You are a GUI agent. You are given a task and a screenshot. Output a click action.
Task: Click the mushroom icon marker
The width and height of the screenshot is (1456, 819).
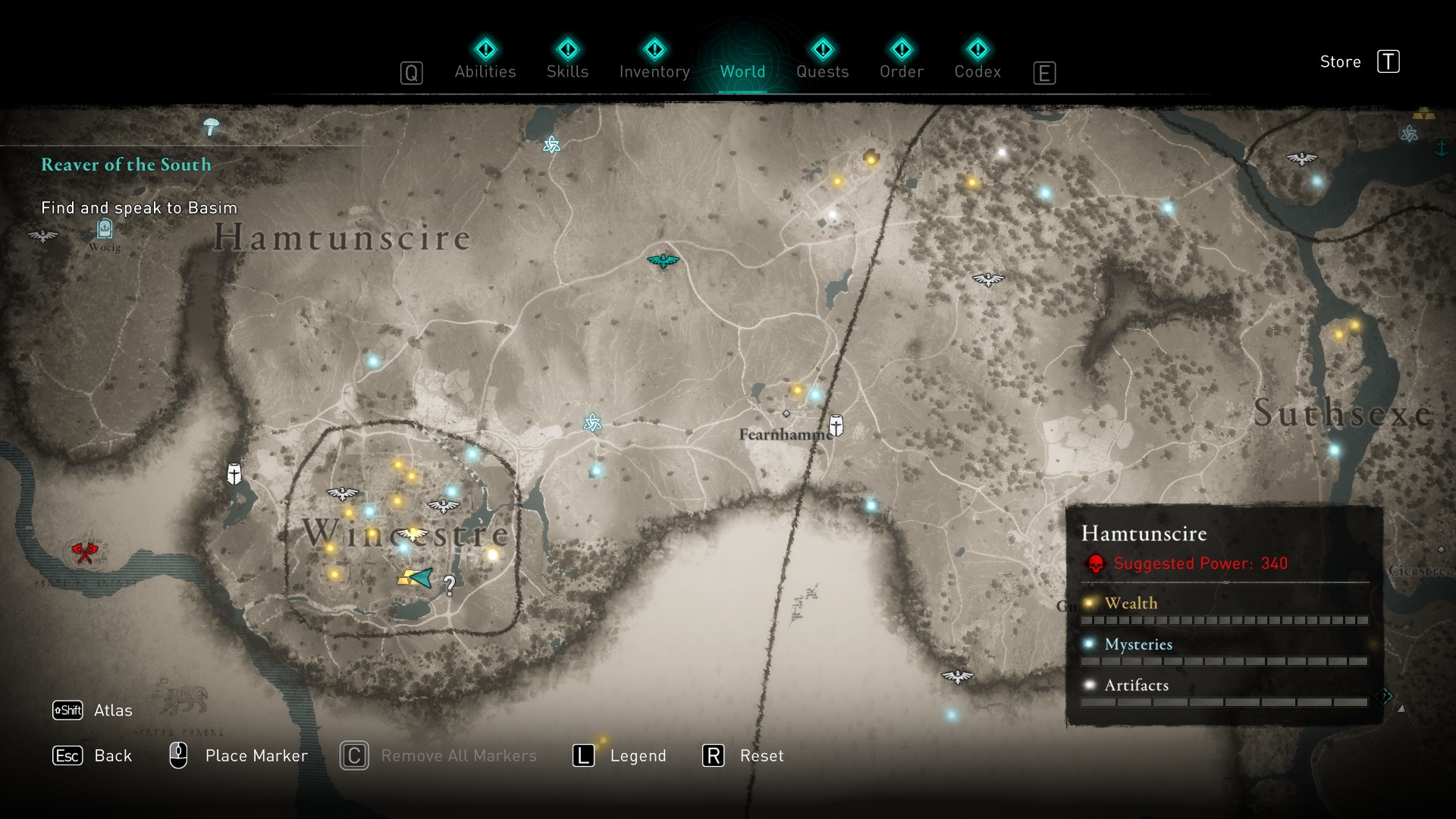212,127
